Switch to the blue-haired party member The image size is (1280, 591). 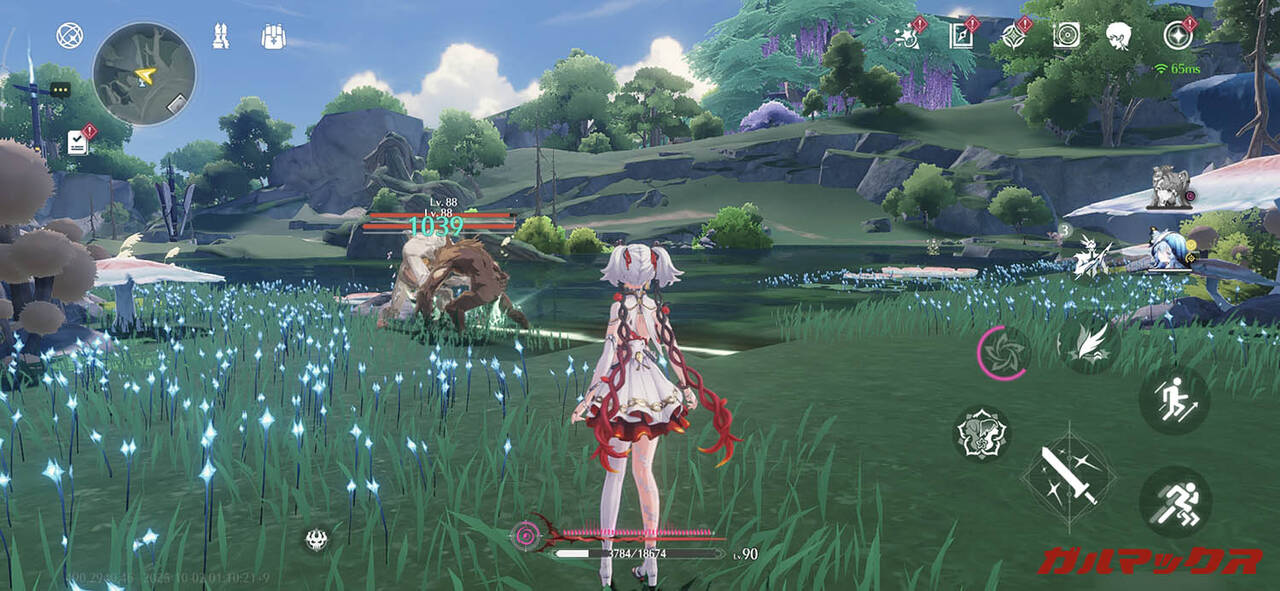(1164, 251)
